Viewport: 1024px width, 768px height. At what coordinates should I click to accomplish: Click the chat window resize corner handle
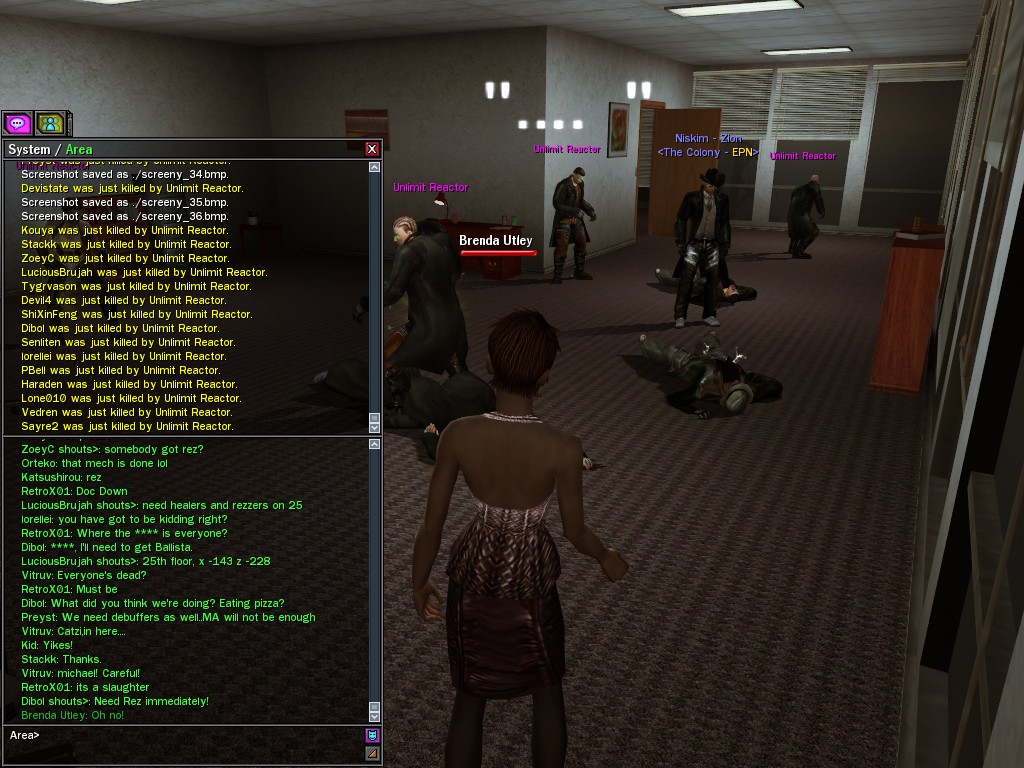pyautogui.click(x=373, y=753)
